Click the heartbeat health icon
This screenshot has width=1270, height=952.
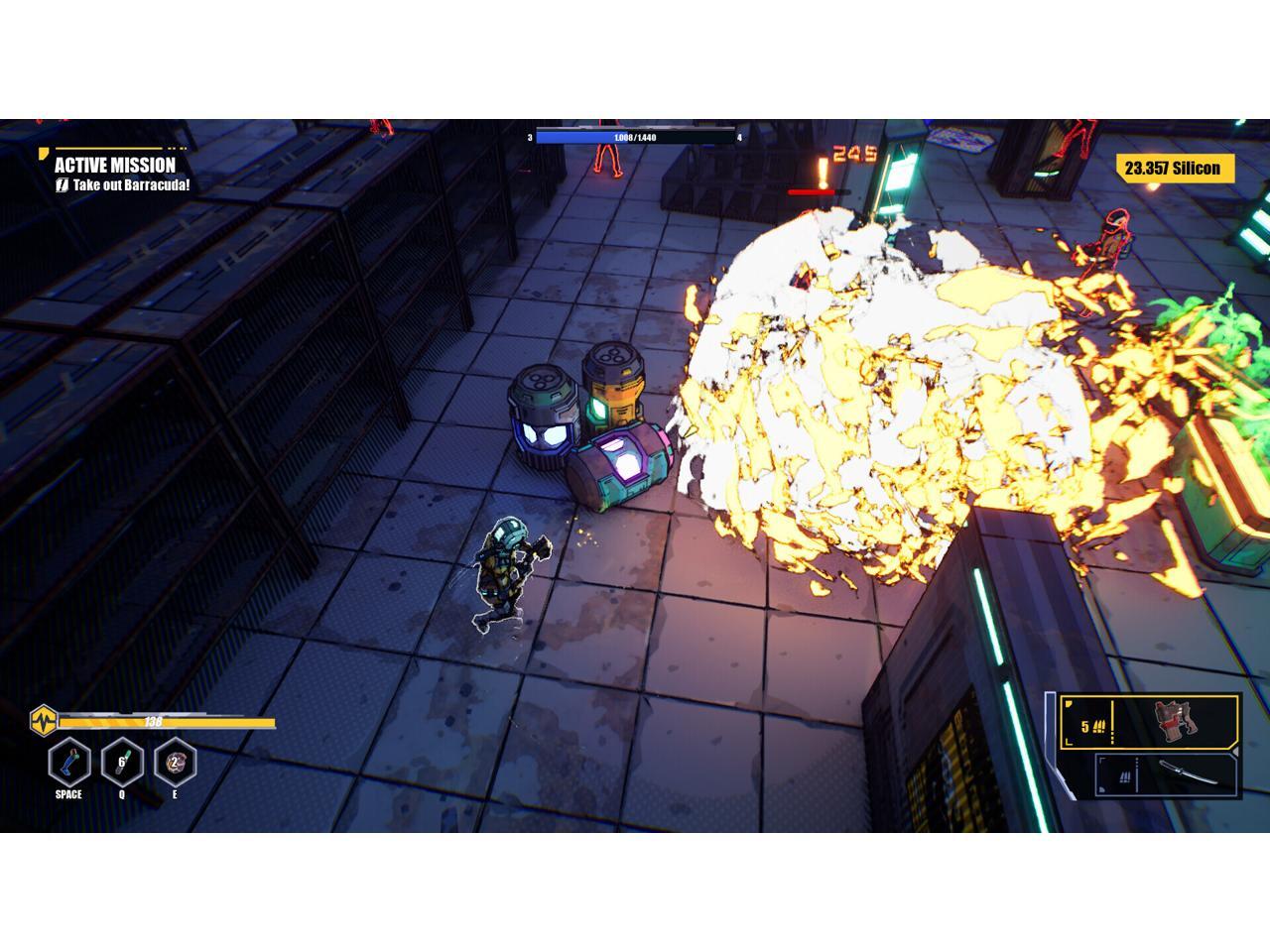coord(44,721)
